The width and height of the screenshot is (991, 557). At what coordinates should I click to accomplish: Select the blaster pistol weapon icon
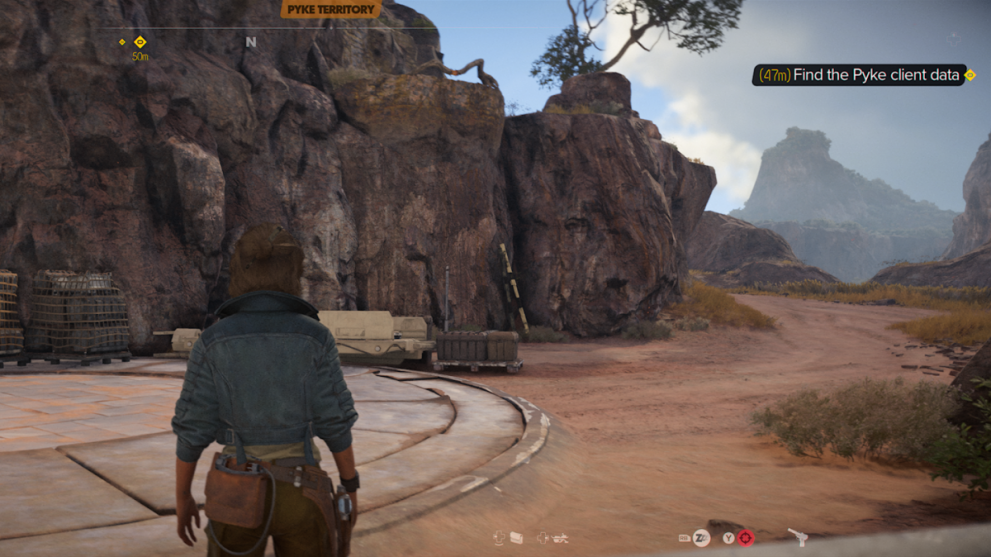click(x=797, y=537)
